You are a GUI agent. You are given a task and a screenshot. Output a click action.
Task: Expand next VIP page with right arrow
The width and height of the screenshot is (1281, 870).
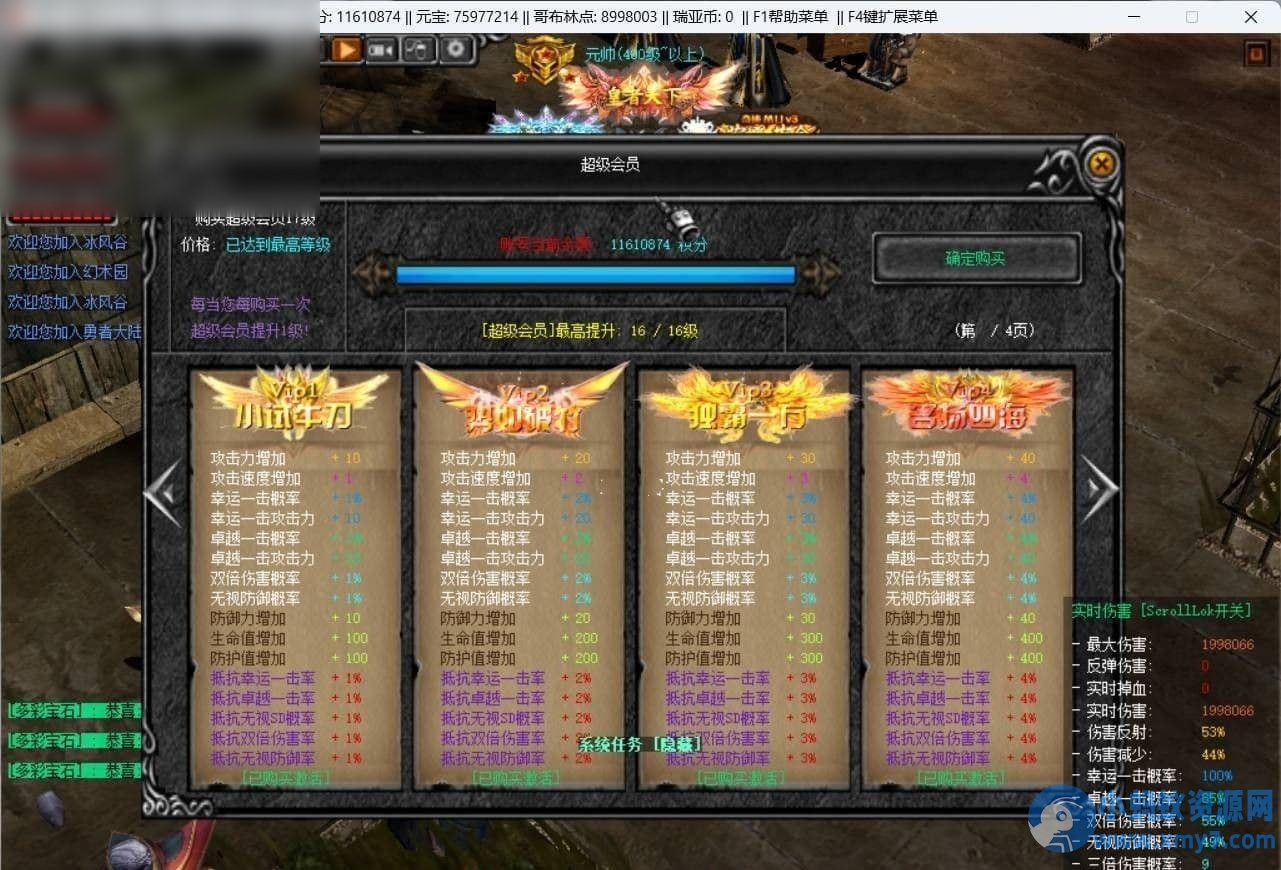1099,490
